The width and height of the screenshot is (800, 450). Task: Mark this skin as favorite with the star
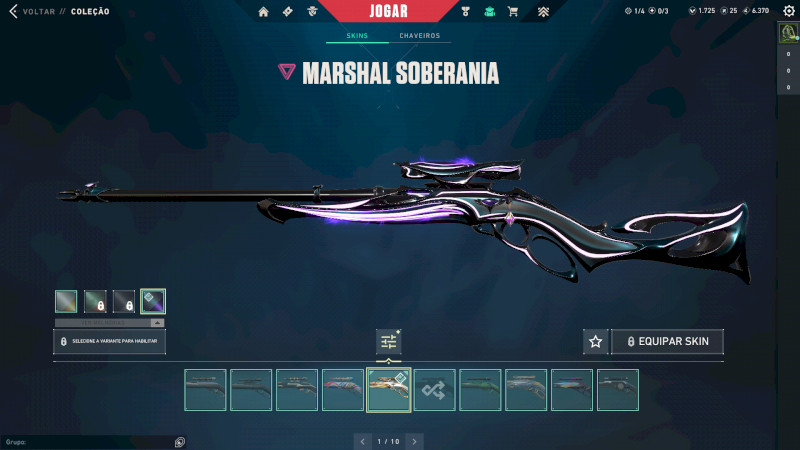[596, 342]
